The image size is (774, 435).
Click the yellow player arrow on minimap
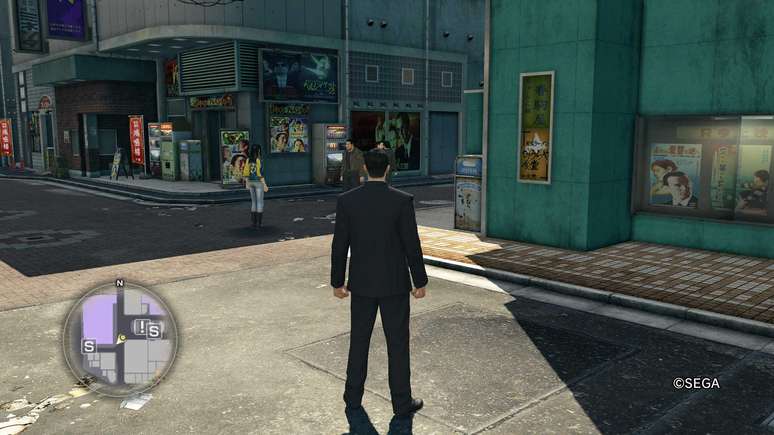coord(121,339)
